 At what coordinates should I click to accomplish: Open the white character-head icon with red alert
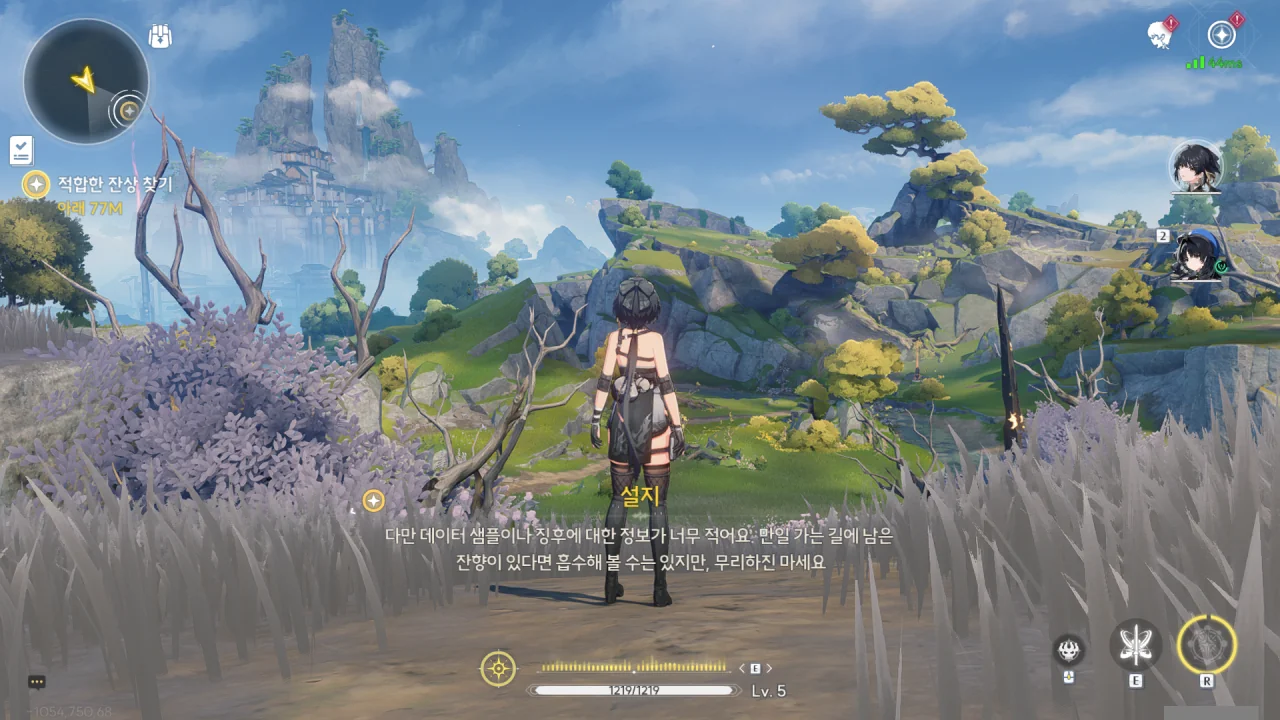click(1160, 34)
